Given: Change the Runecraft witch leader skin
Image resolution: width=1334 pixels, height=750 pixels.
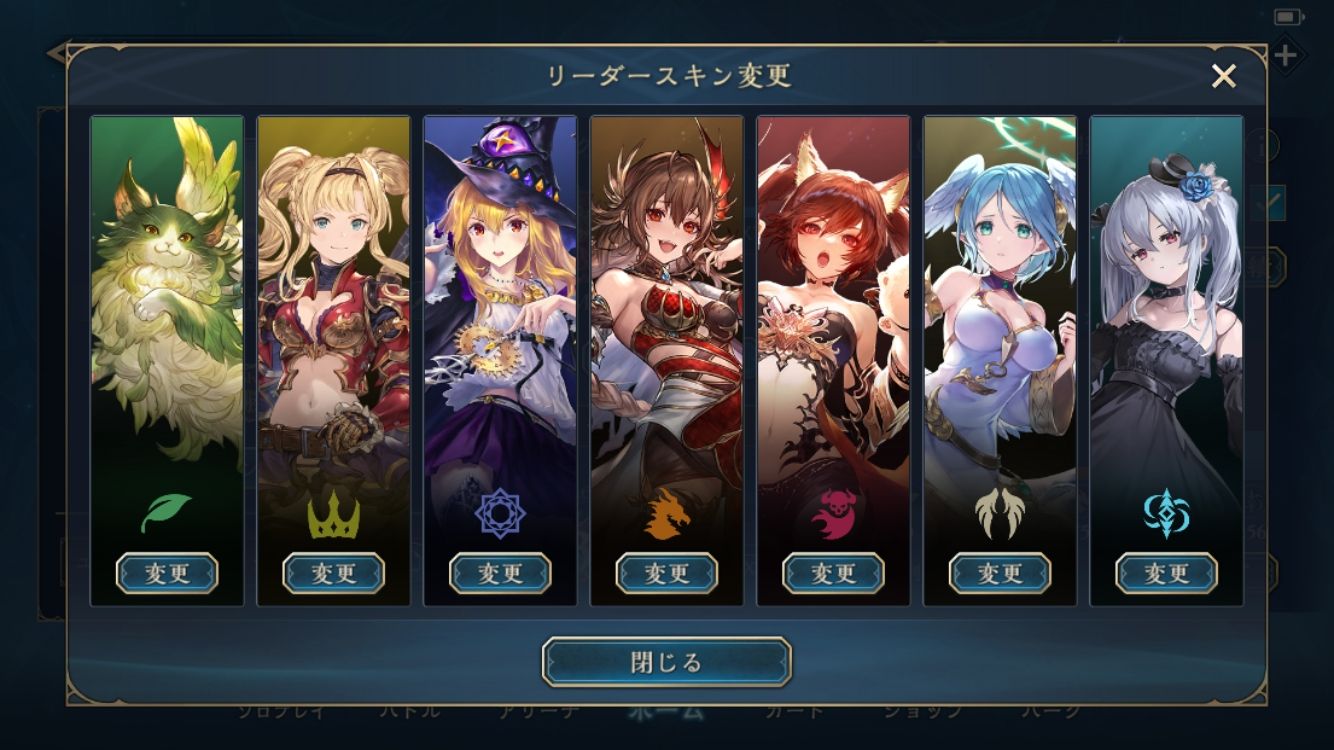Looking at the screenshot, I should (x=500, y=573).
